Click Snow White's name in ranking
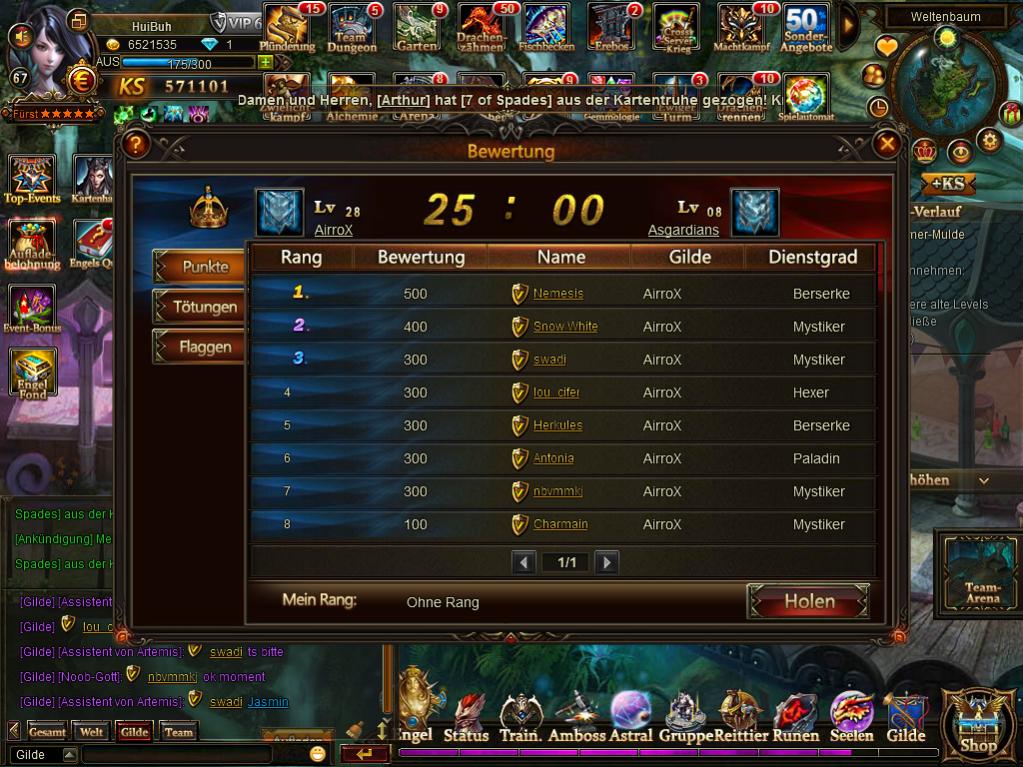The width and height of the screenshot is (1023, 767). (x=565, y=327)
